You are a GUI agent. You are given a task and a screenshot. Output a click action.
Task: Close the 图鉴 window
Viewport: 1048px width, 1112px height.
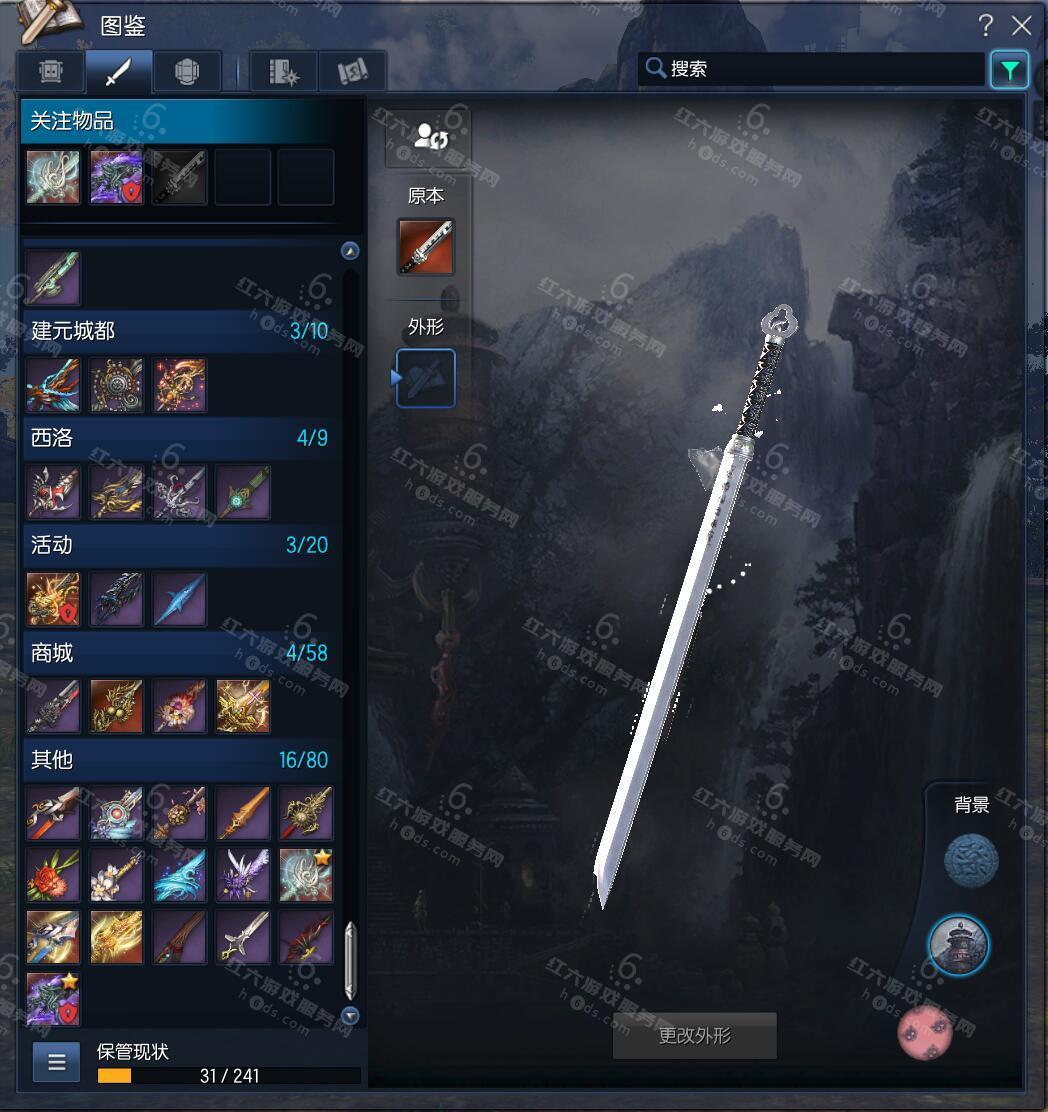(x=1021, y=26)
